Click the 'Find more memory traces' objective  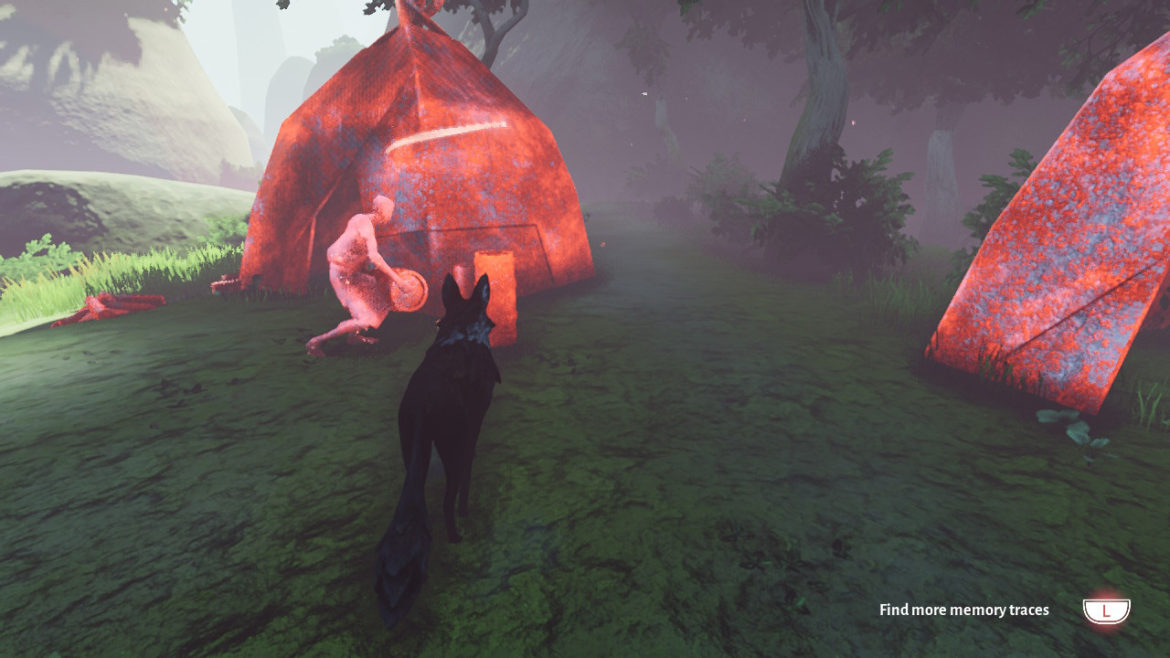(x=964, y=610)
